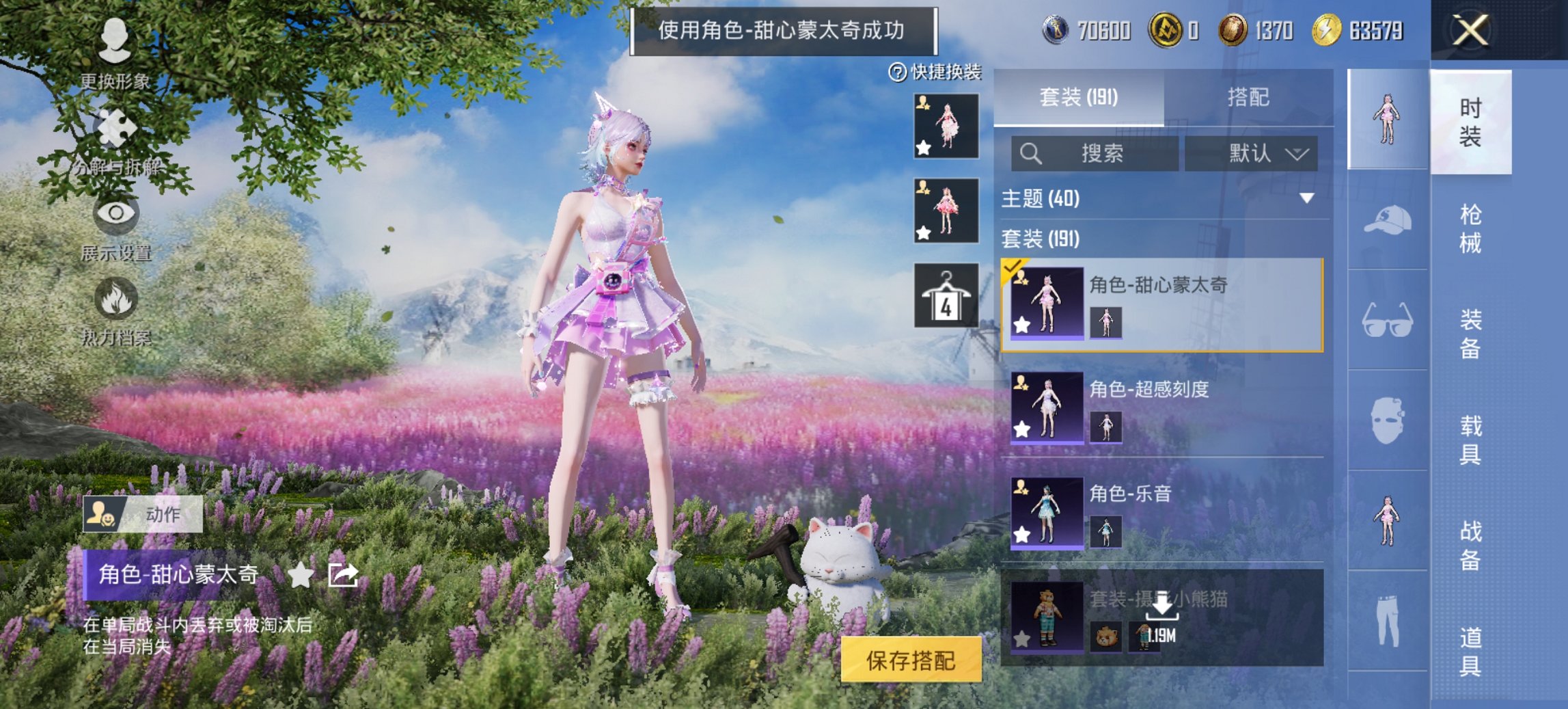Select the 角色-乐音 outfit thumbnail
1568x709 pixels.
click(x=1047, y=515)
